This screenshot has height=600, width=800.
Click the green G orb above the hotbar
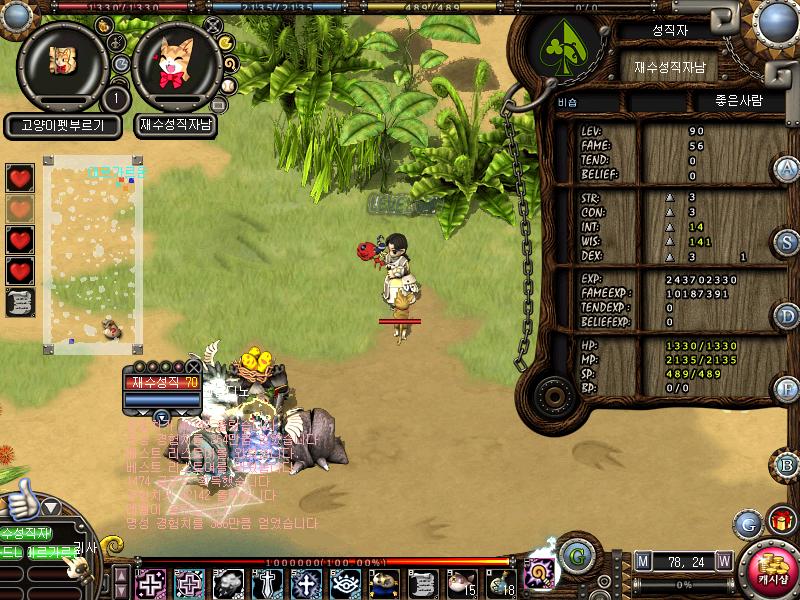(x=575, y=555)
